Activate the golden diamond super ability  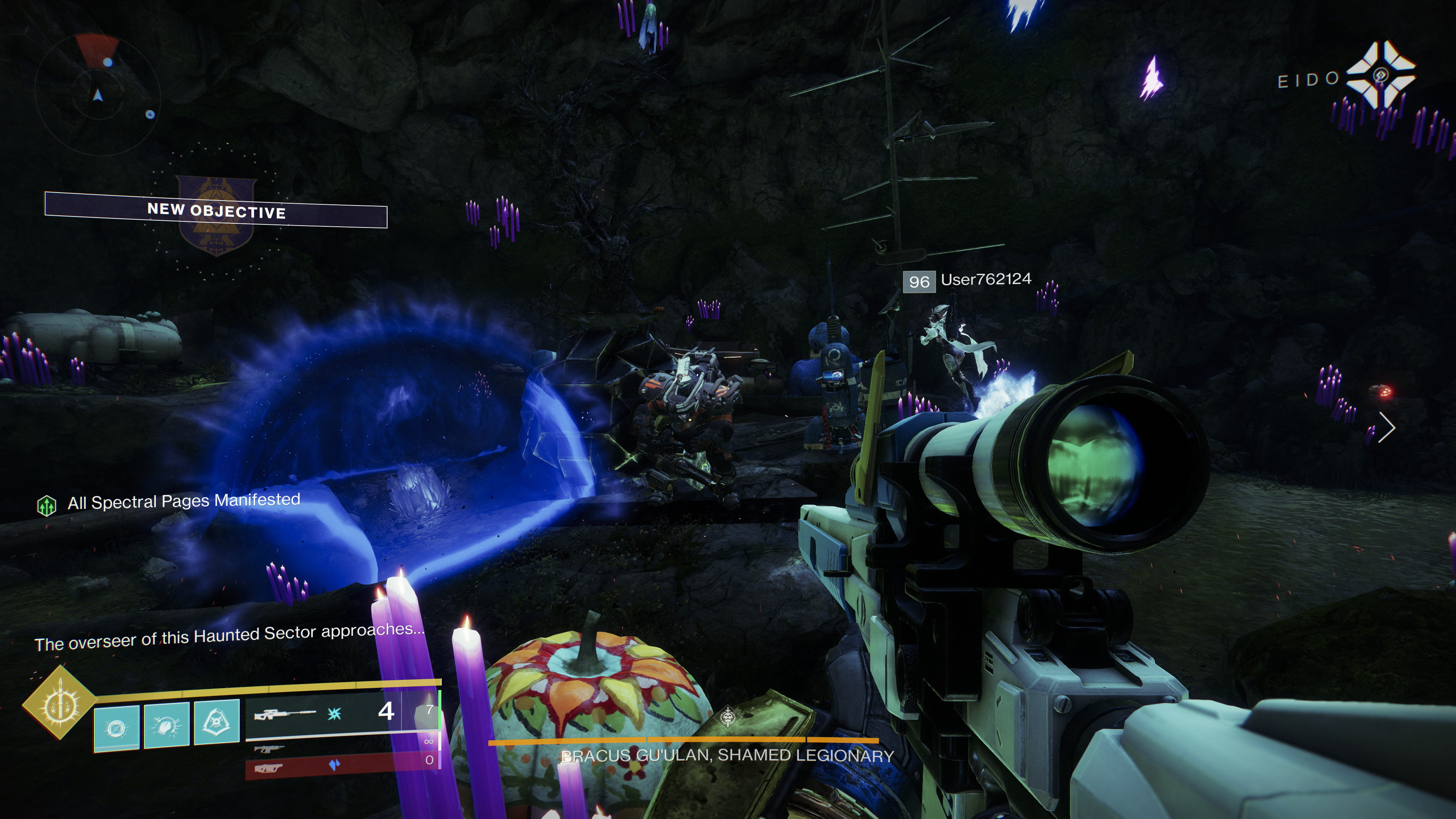[59, 703]
